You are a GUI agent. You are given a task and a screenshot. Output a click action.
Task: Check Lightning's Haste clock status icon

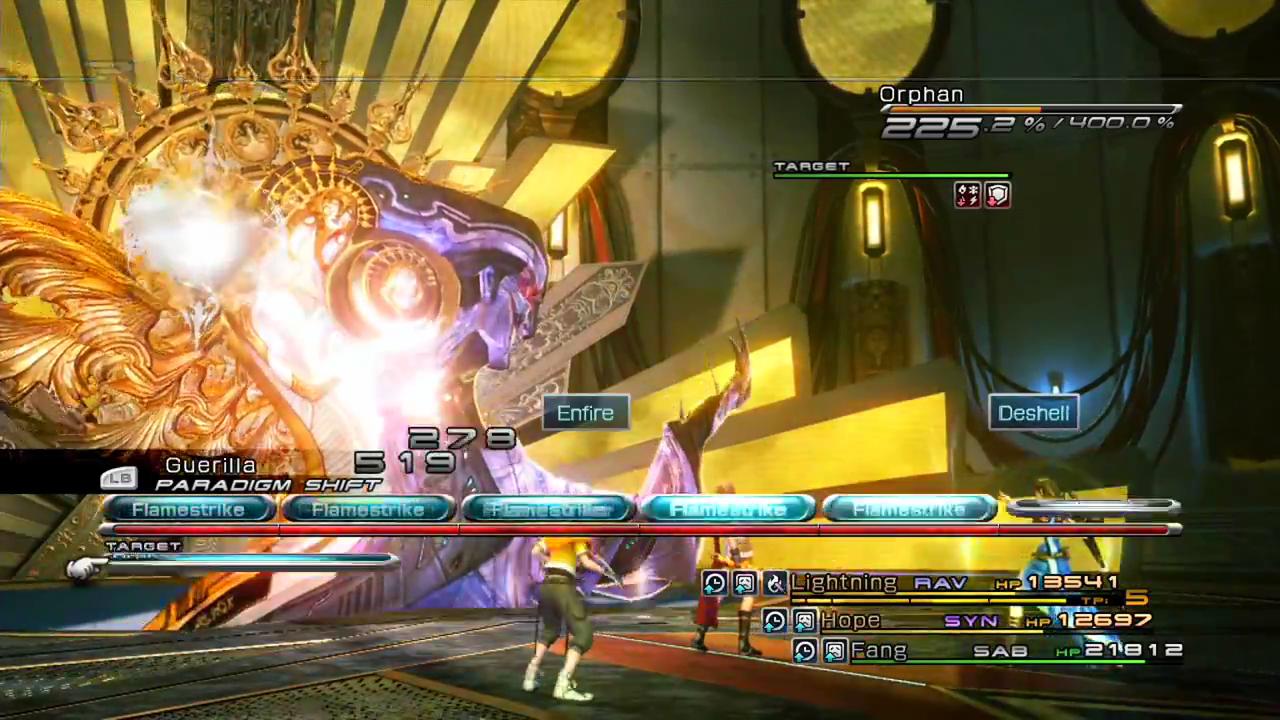[x=714, y=583]
